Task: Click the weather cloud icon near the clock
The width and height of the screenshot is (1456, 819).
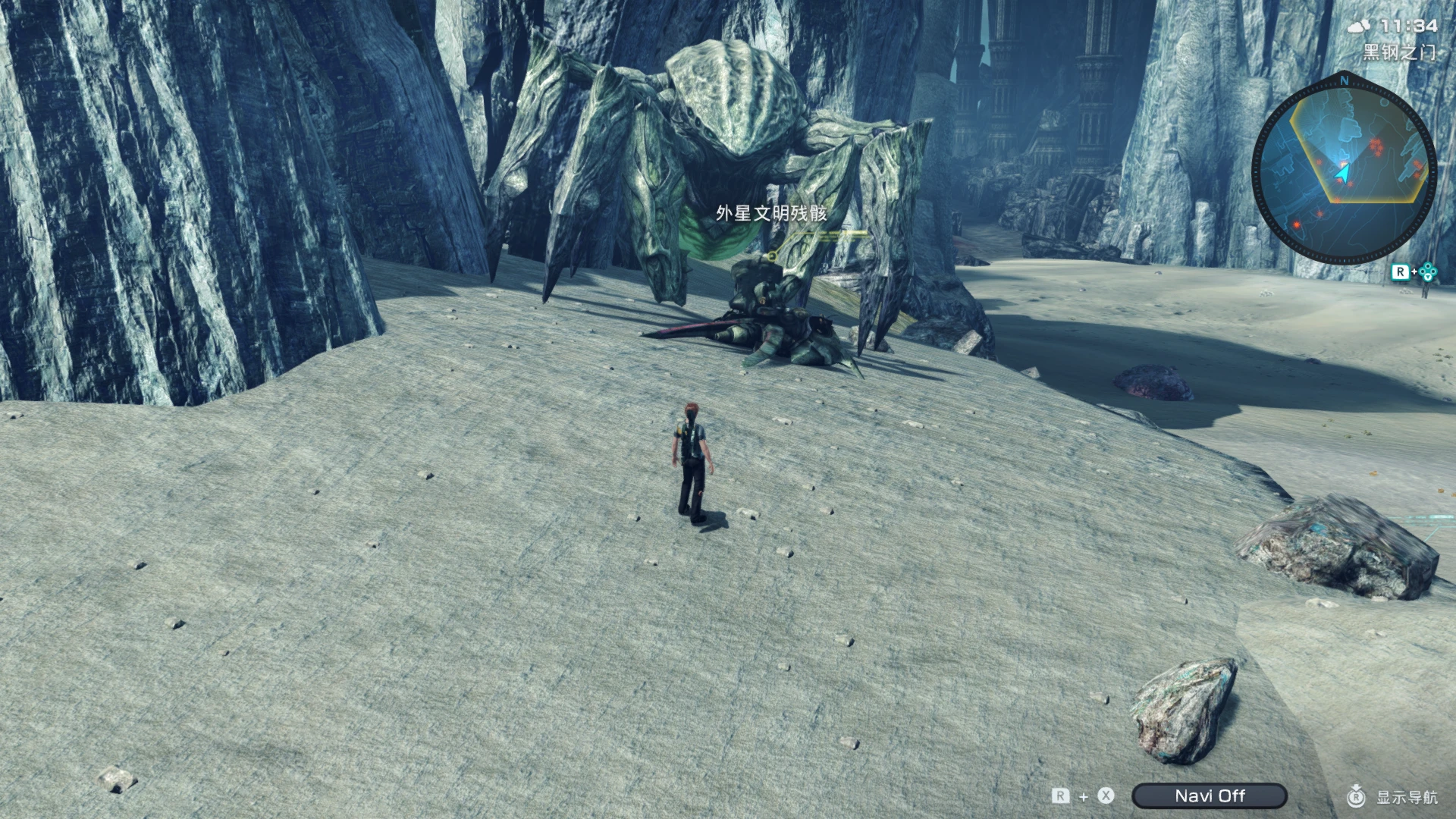Action: click(x=1358, y=26)
